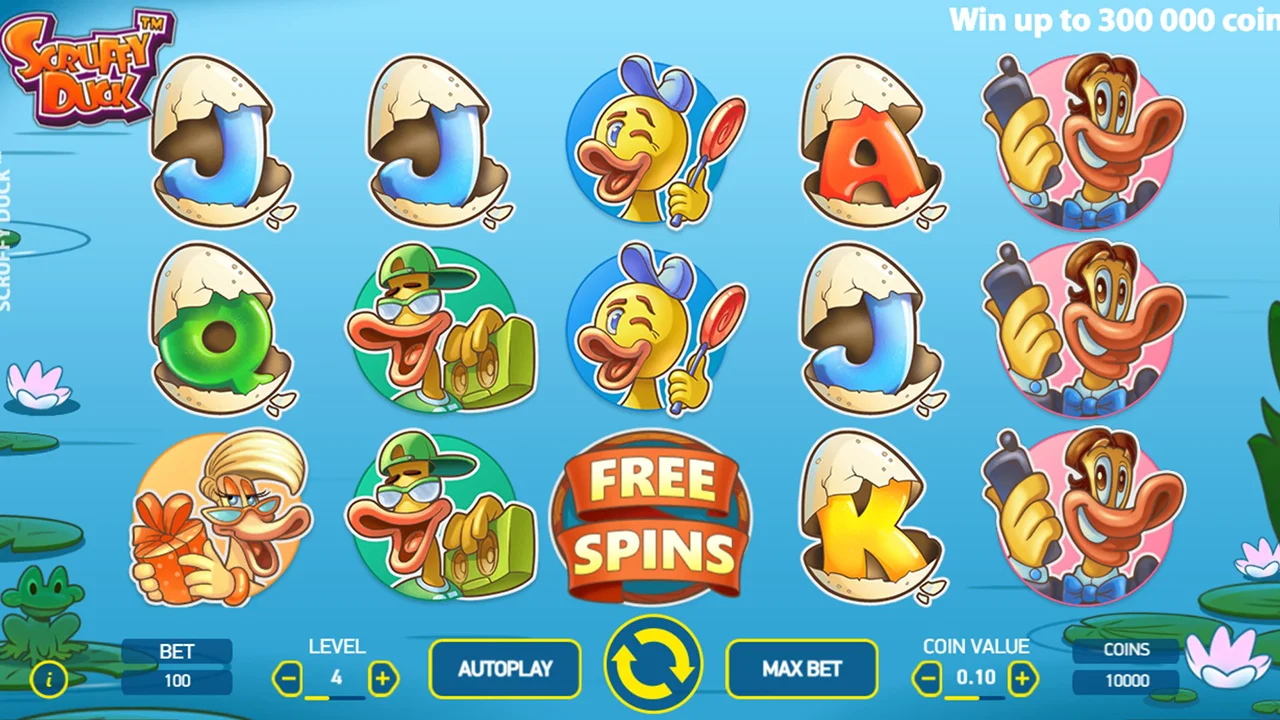Viewport: 1280px width, 720px height.
Task: Open the info paytable button
Action: click(x=49, y=680)
